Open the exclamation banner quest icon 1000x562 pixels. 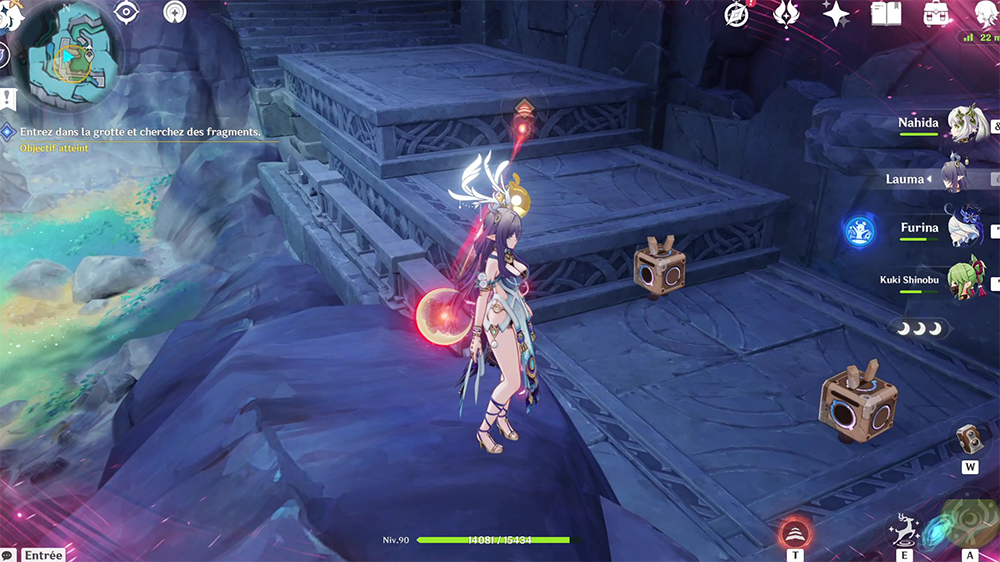(x=8, y=98)
